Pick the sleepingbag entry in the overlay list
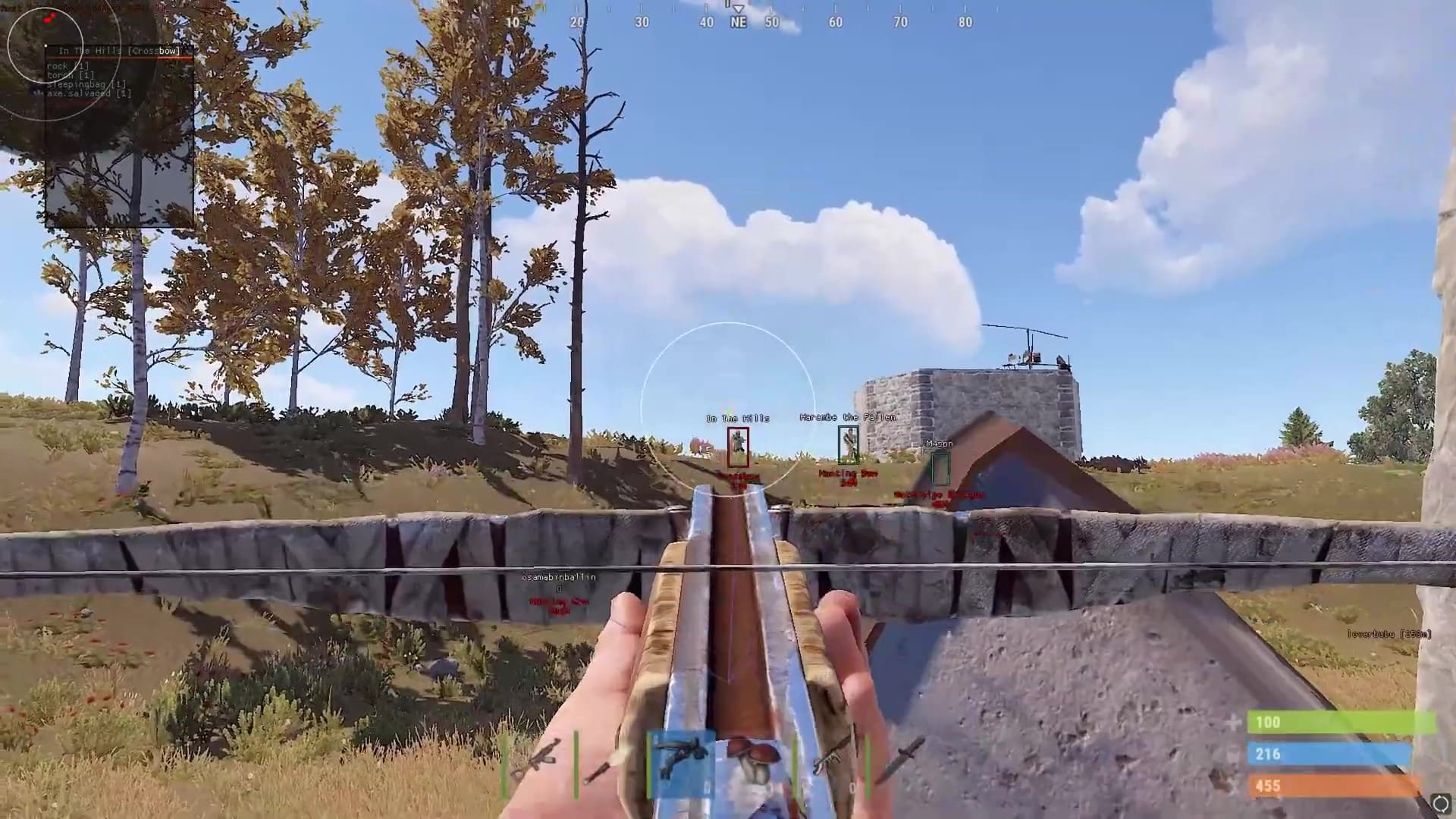The height and width of the screenshot is (819, 1456). (x=86, y=84)
